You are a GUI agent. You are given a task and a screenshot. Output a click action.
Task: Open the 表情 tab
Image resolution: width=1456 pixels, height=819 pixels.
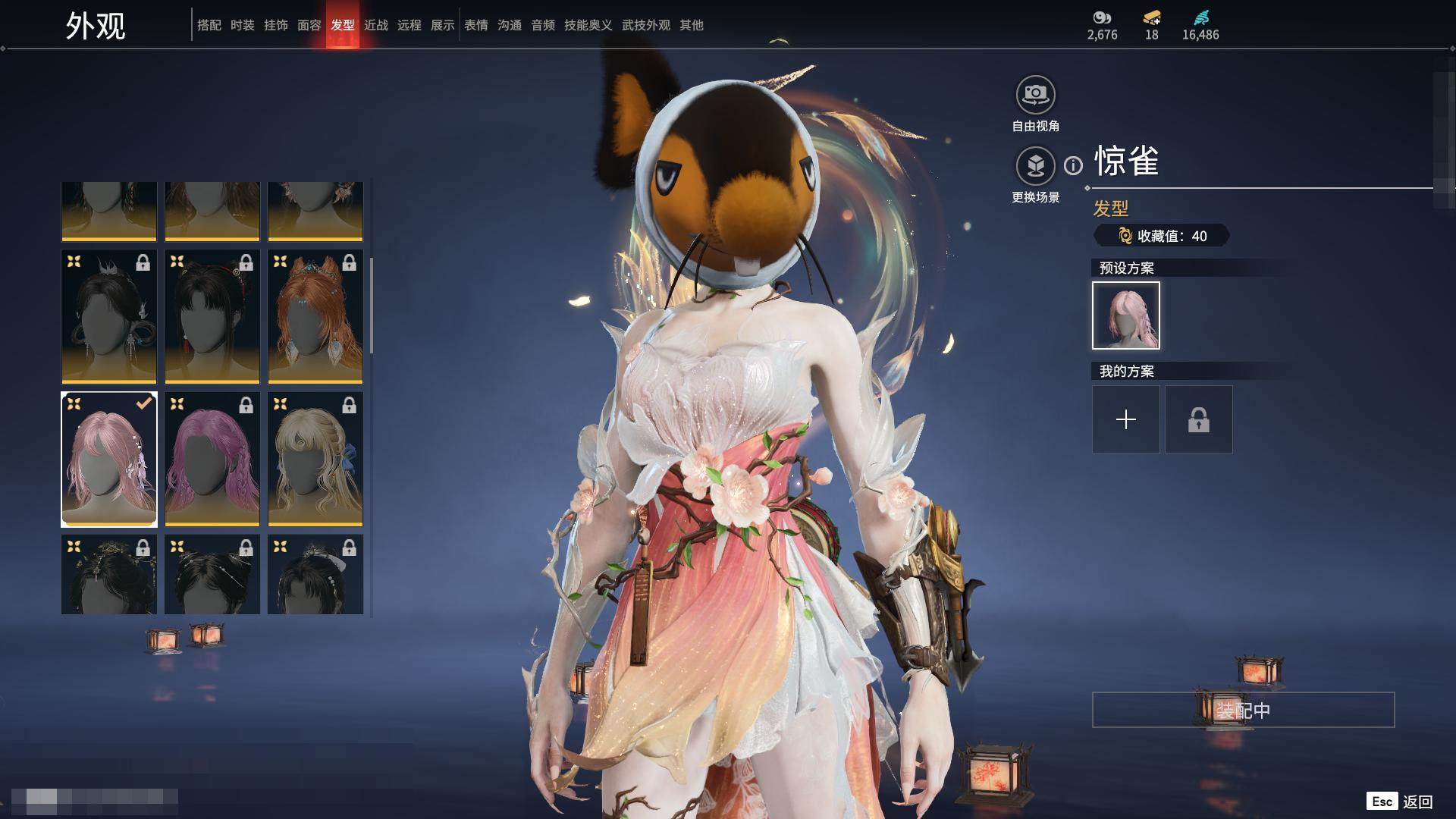(476, 25)
